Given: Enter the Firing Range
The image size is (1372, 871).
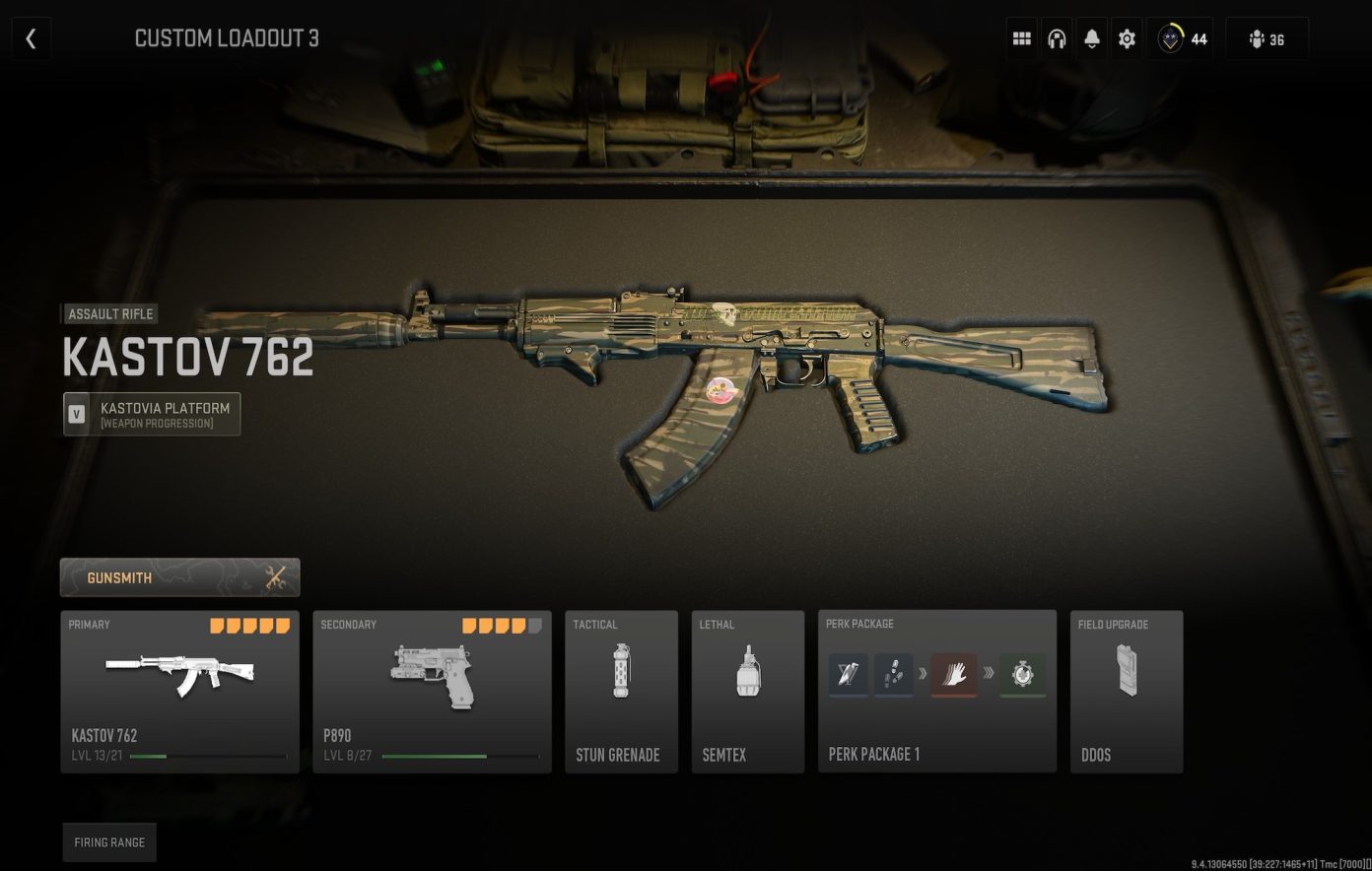Looking at the screenshot, I should [x=109, y=842].
